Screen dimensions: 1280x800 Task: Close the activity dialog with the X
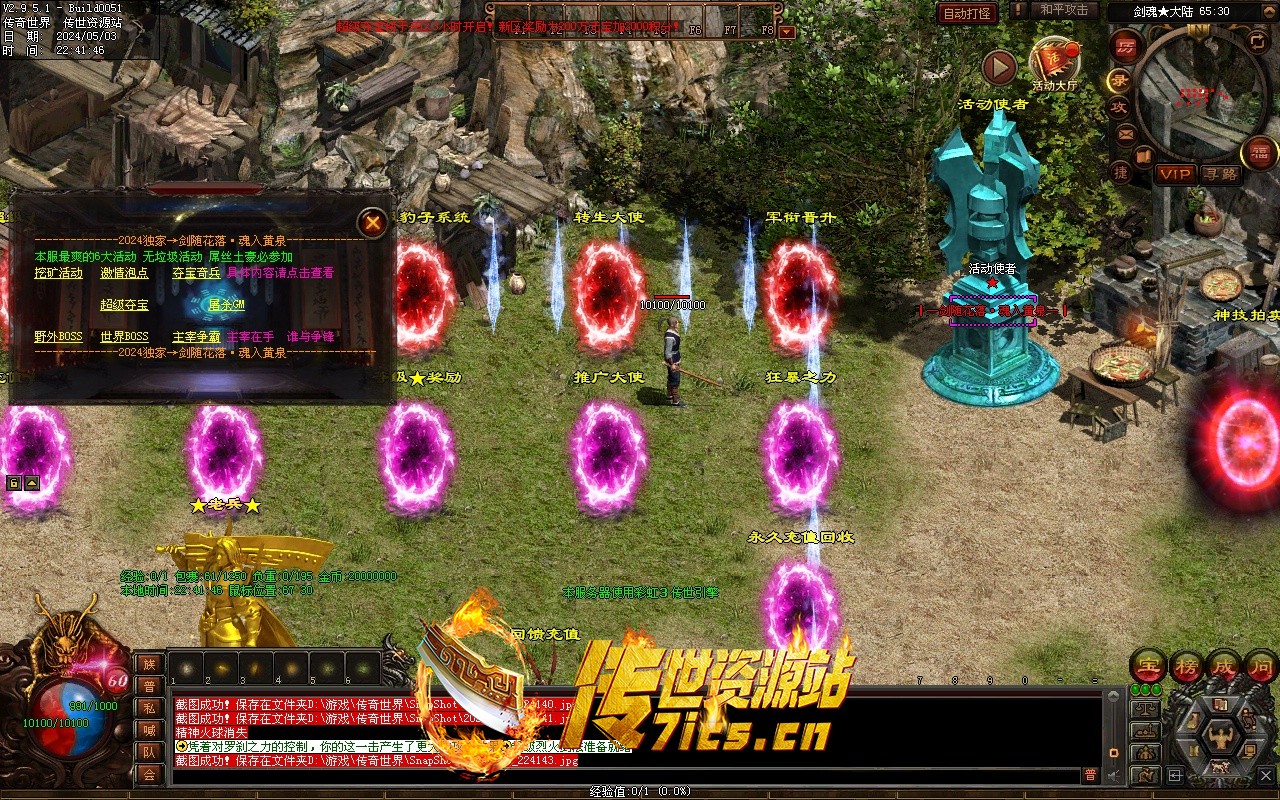pos(373,223)
